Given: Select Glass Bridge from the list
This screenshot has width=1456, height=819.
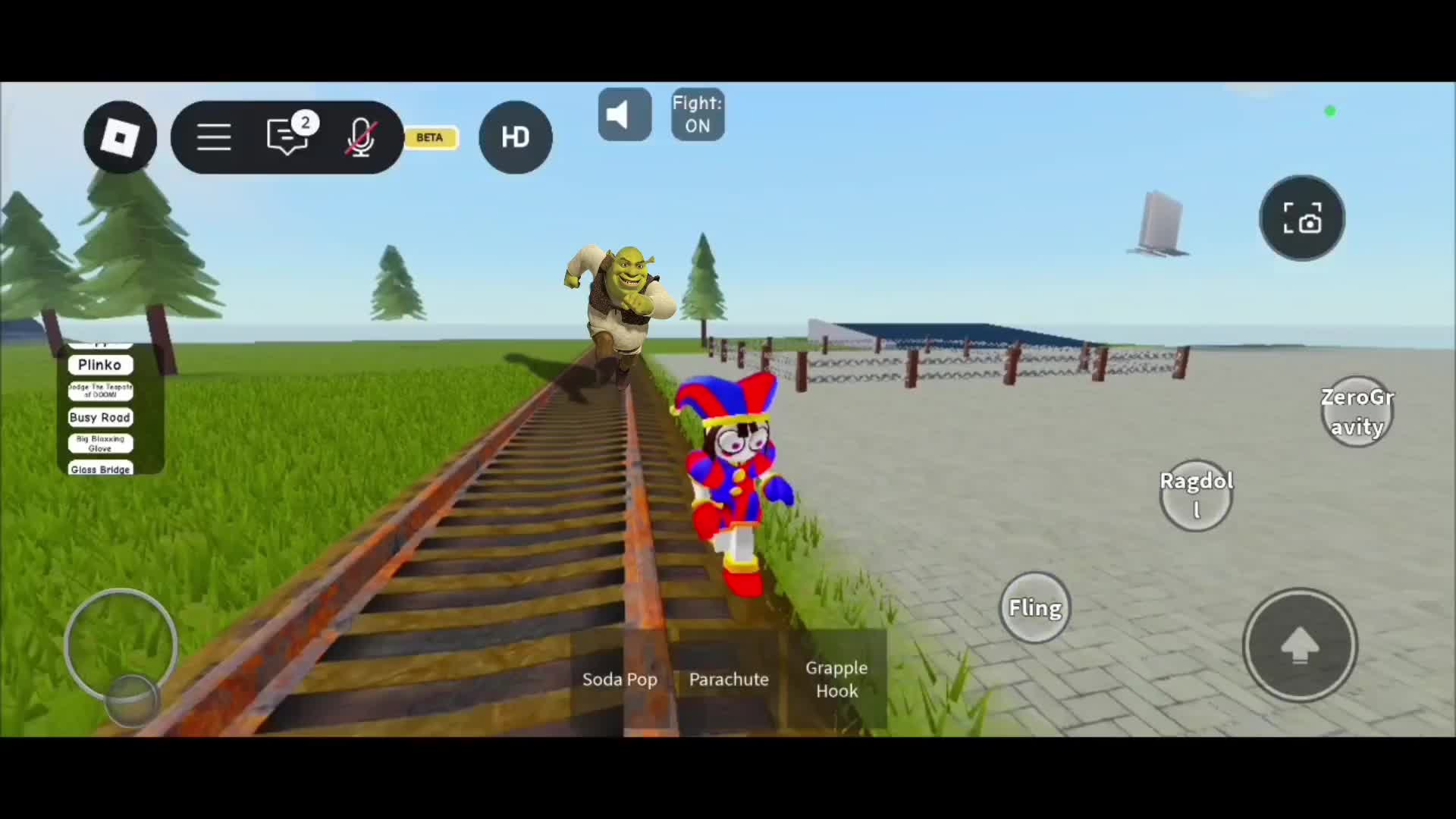Looking at the screenshot, I should tap(100, 469).
